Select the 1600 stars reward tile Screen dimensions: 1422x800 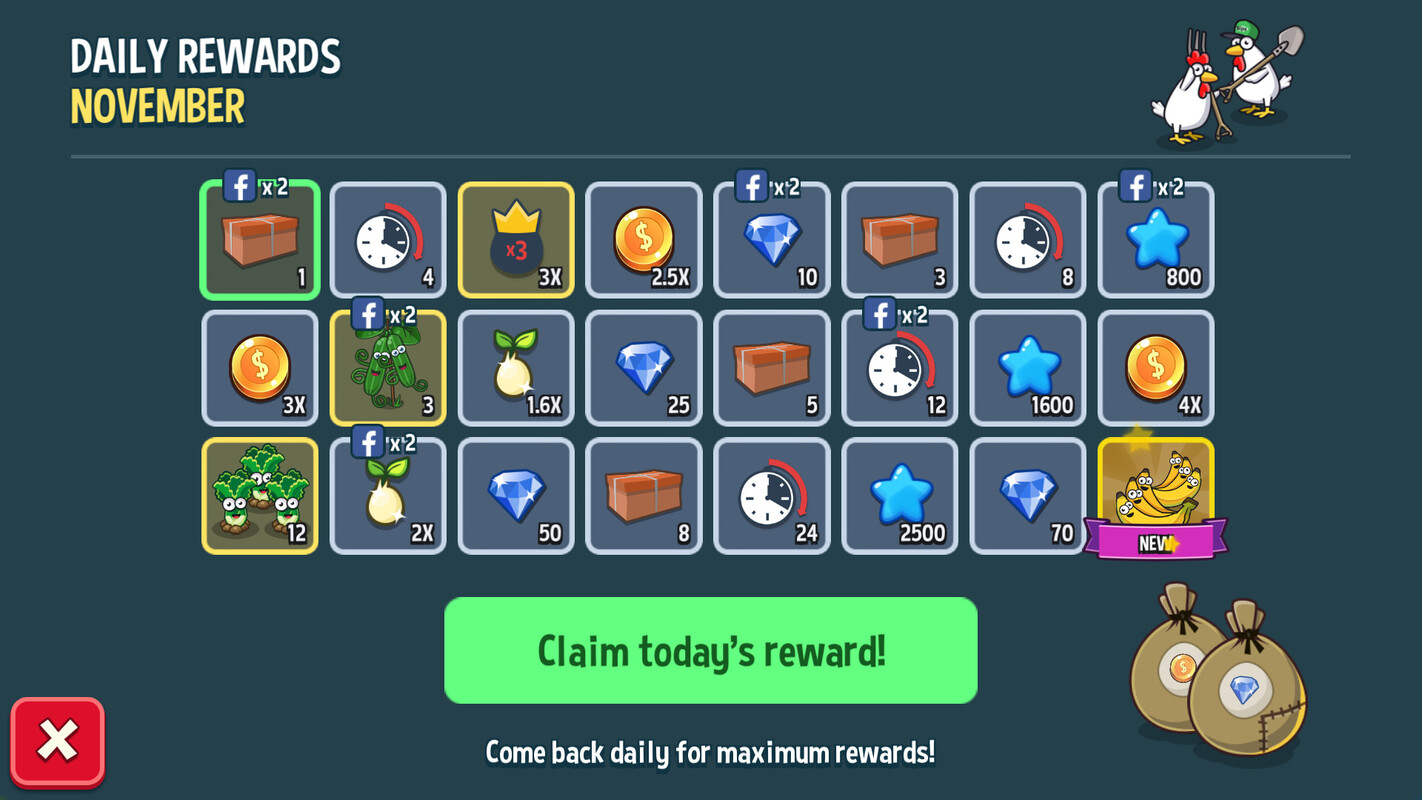tap(1027, 368)
